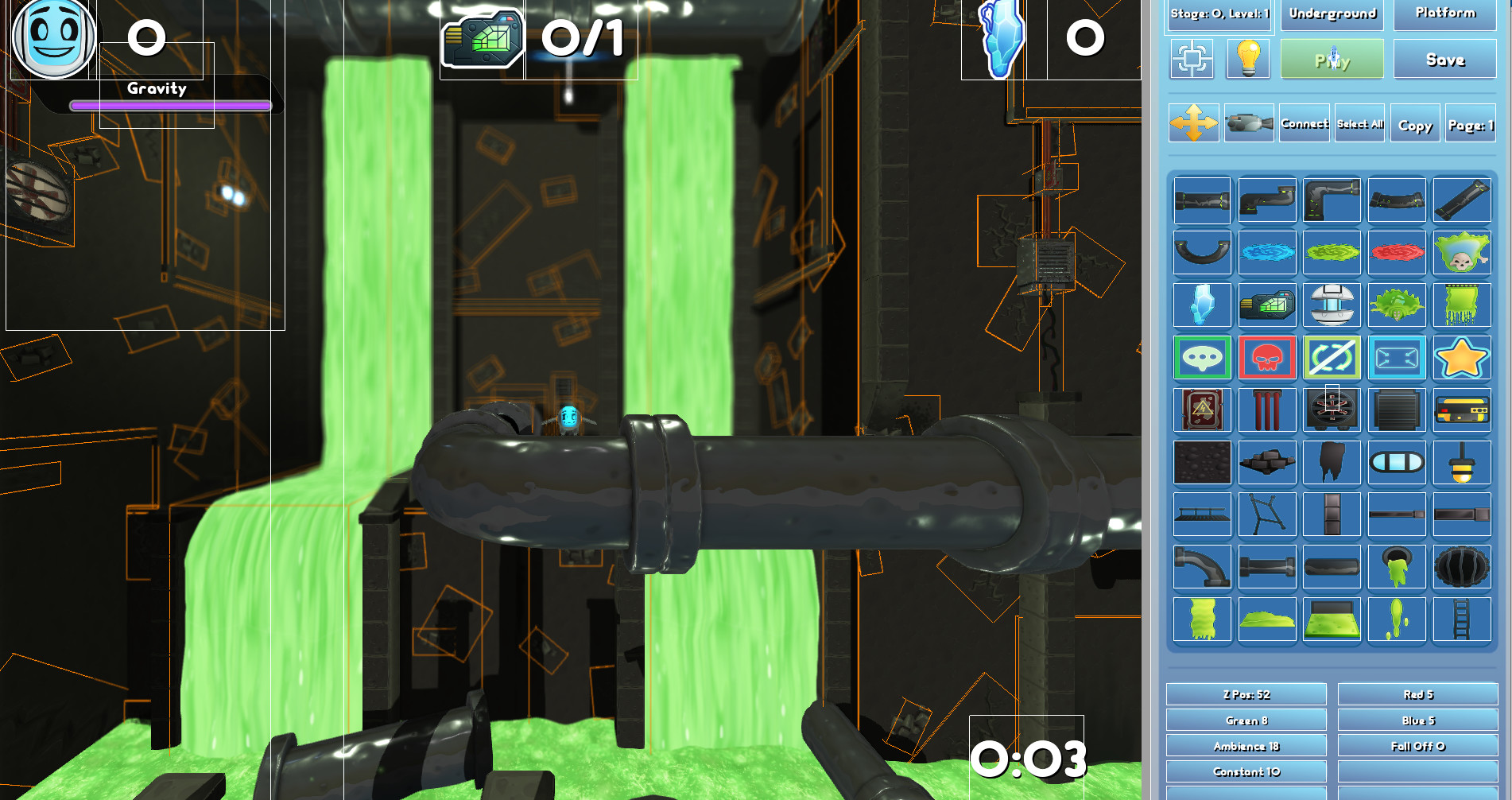1512x800 pixels.
Task: Open the camera tool in the toolbar
Action: pos(1250,124)
